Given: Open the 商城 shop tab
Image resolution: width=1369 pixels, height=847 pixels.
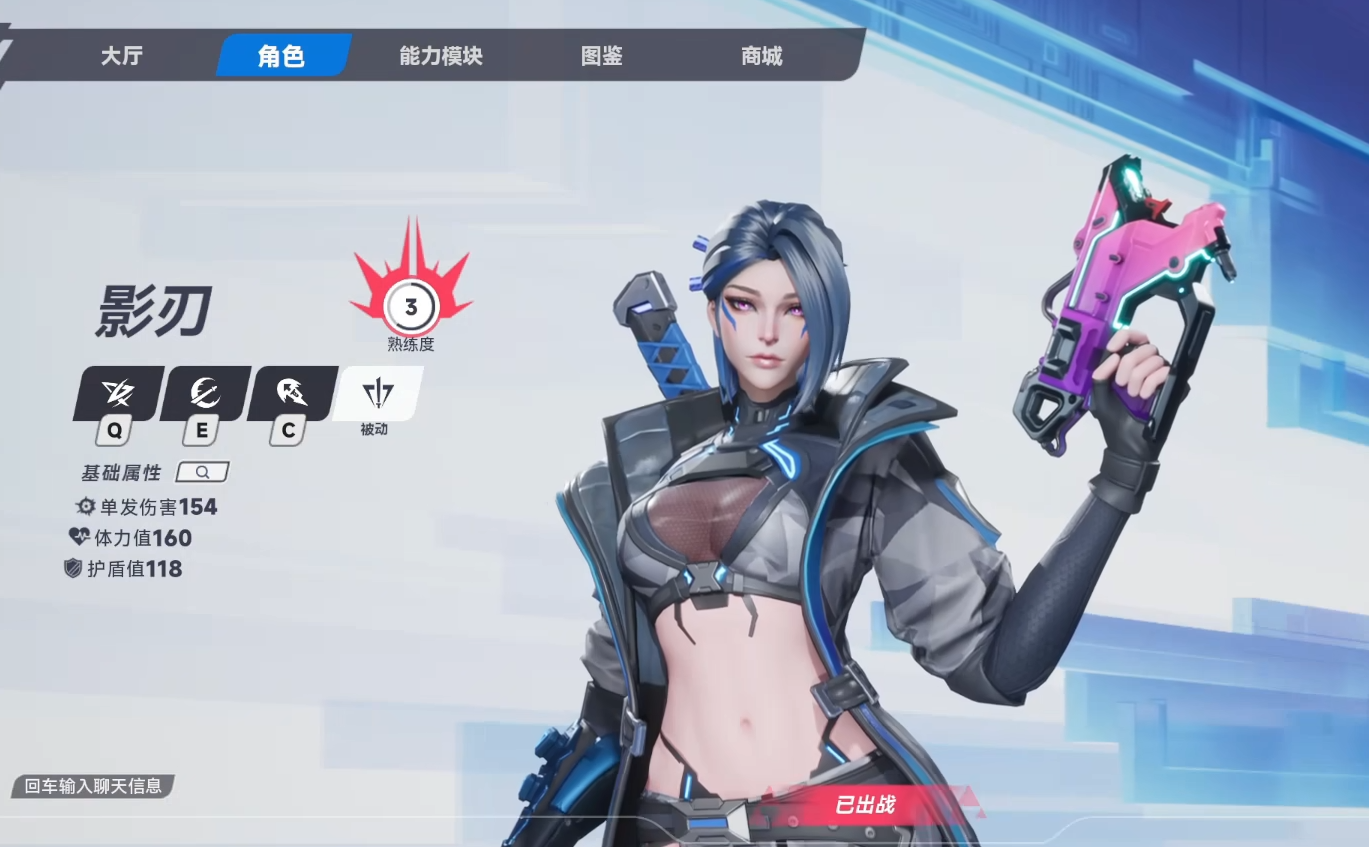Looking at the screenshot, I should point(761,56).
